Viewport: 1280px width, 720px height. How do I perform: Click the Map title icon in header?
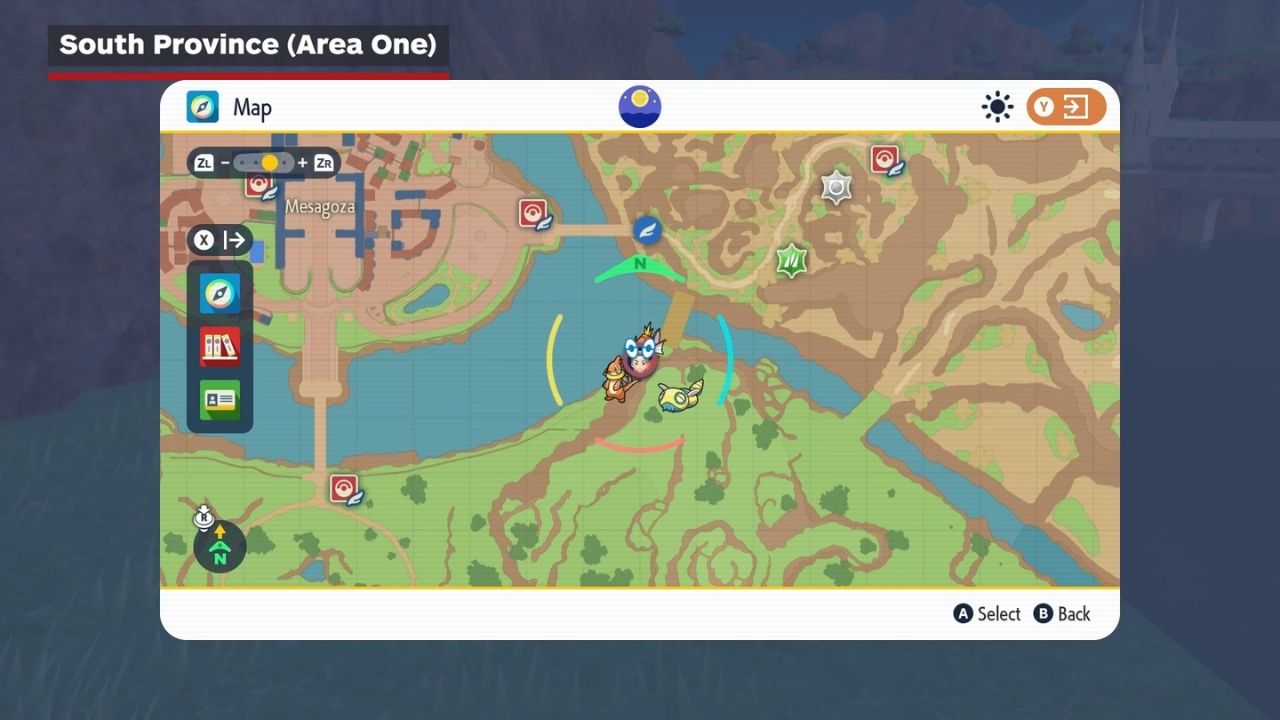(203, 107)
